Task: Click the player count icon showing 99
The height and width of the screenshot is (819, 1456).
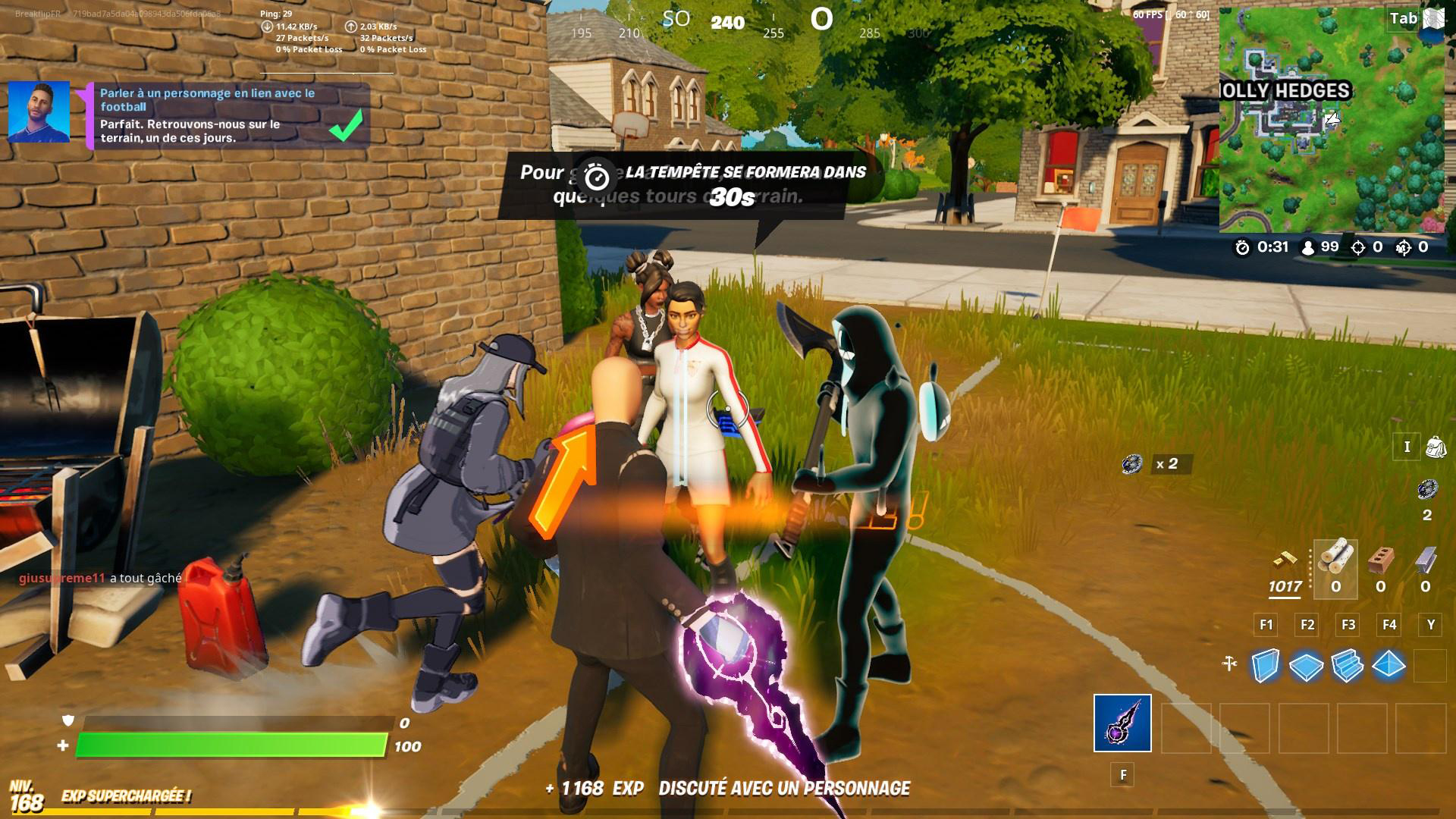Action: pos(1309,248)
